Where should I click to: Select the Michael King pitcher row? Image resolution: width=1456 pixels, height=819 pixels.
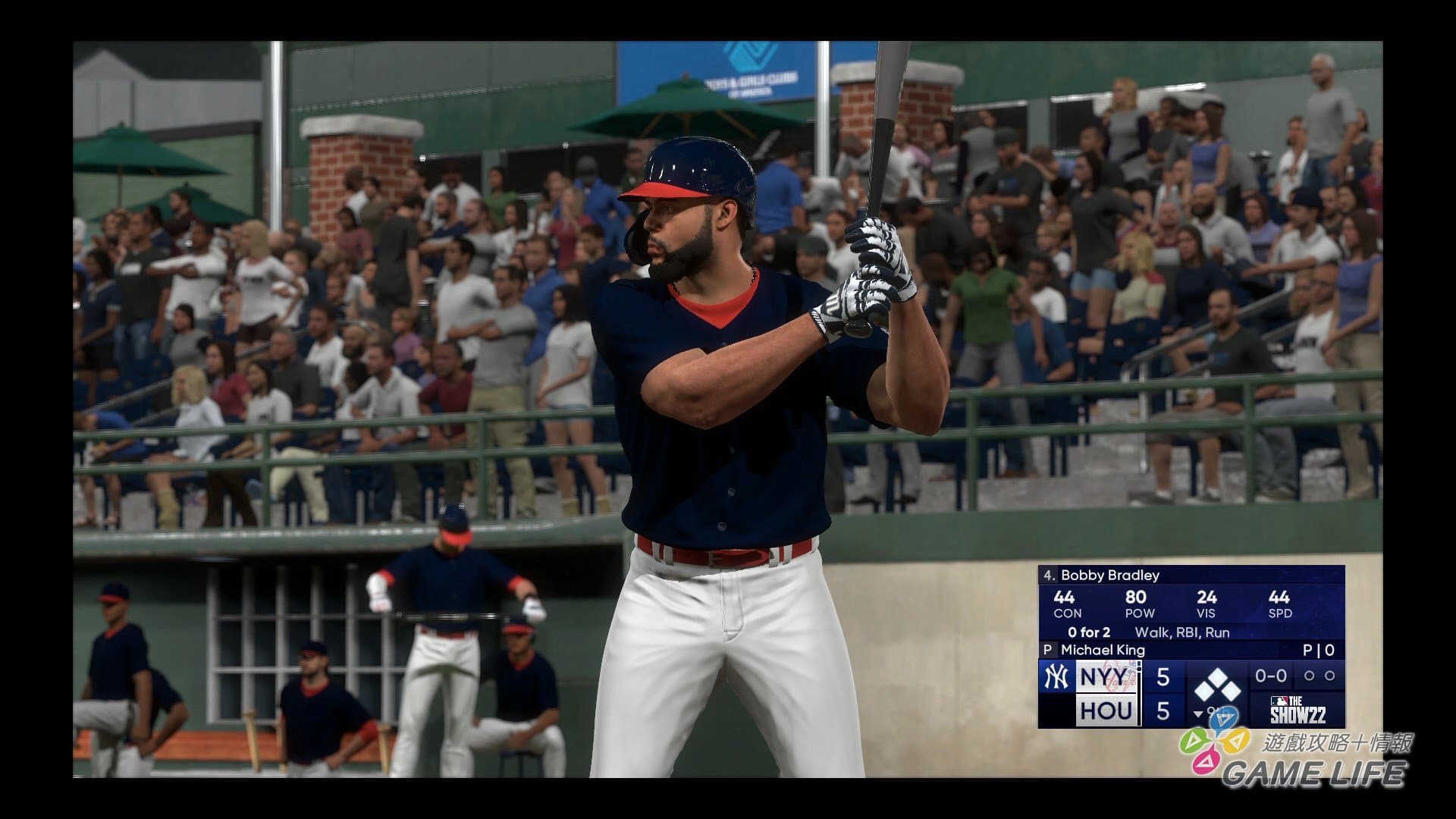click(1103, 650)
